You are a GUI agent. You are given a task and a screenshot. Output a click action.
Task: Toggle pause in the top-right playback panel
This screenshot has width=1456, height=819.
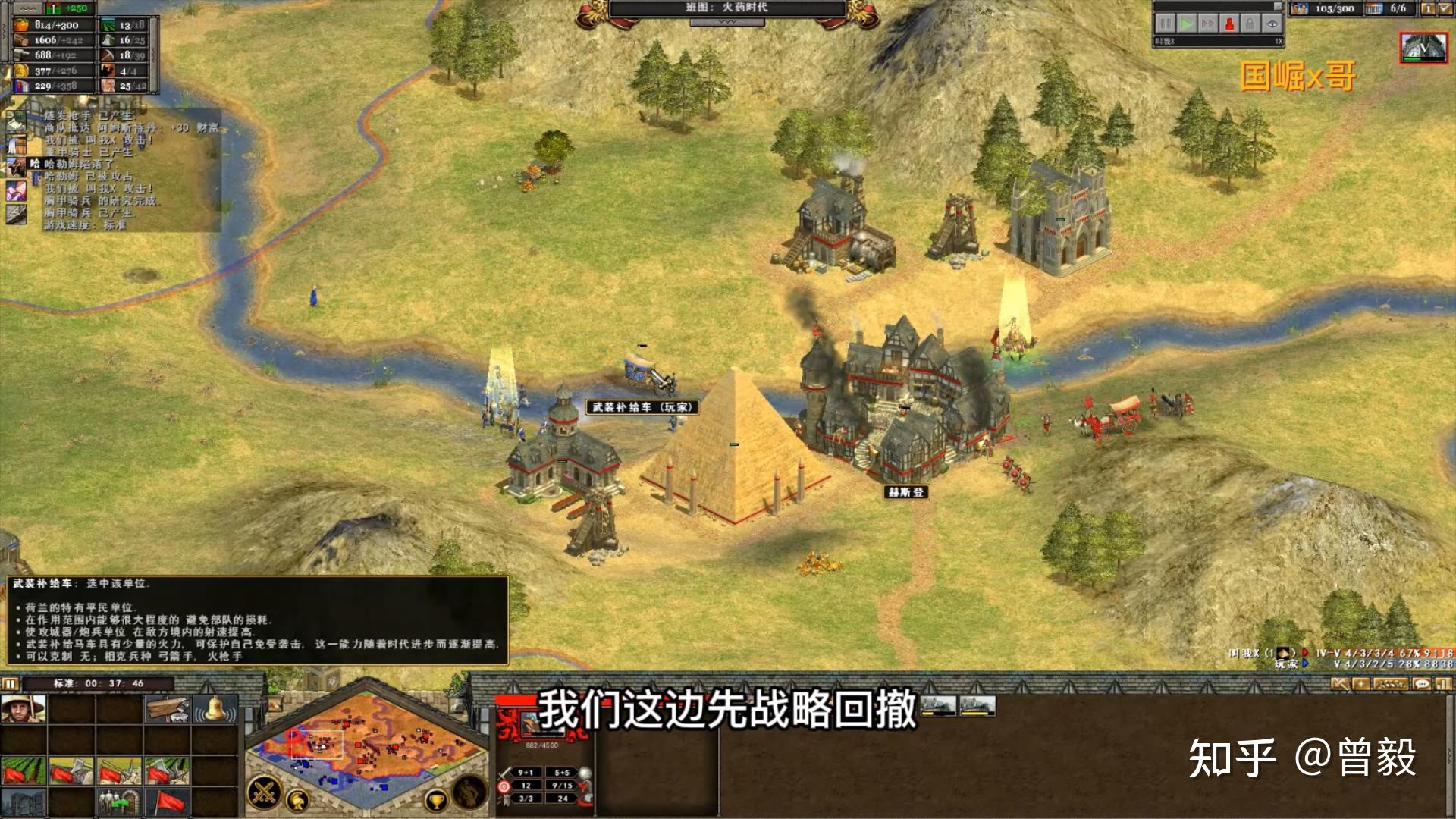(1165, 24)
